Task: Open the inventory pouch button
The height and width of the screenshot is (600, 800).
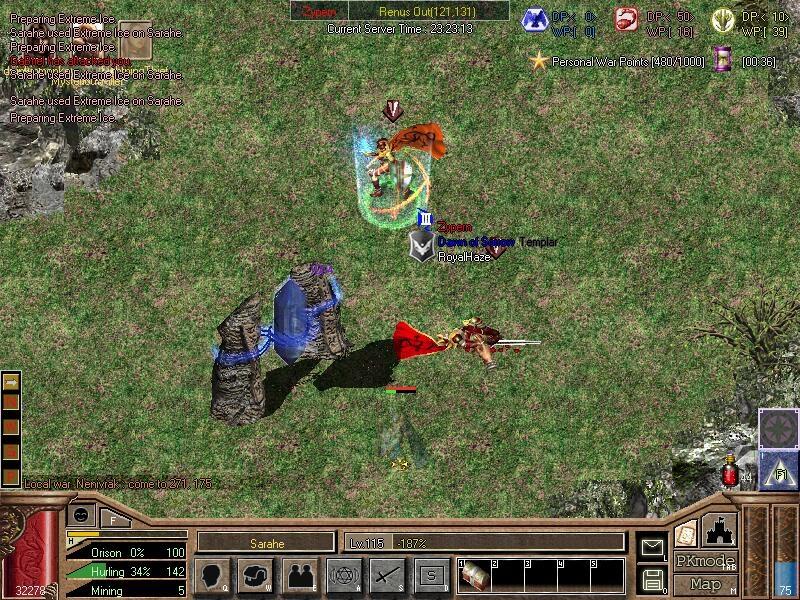Action: point(256,575)
